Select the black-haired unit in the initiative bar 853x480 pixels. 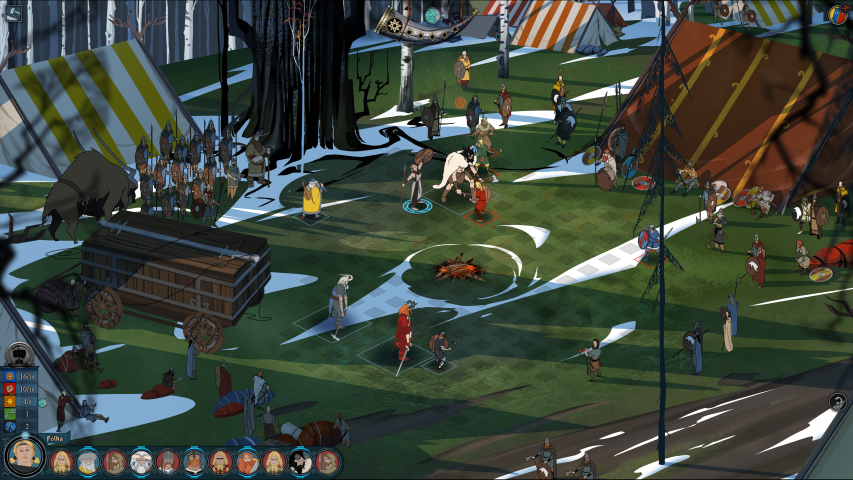pyautogui.click(x=300, y=462)
